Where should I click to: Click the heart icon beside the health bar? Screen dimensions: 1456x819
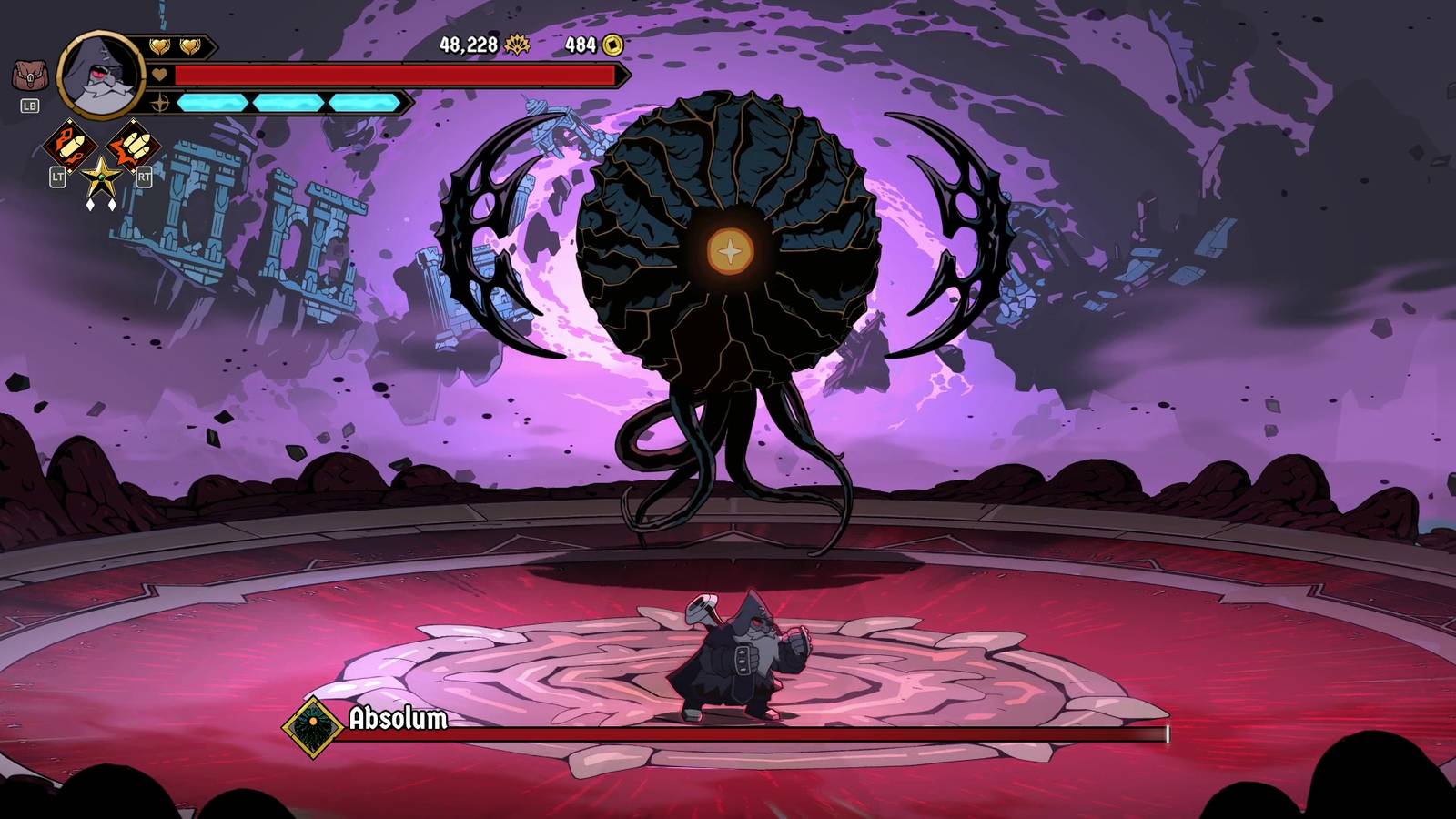click(160, 75)
